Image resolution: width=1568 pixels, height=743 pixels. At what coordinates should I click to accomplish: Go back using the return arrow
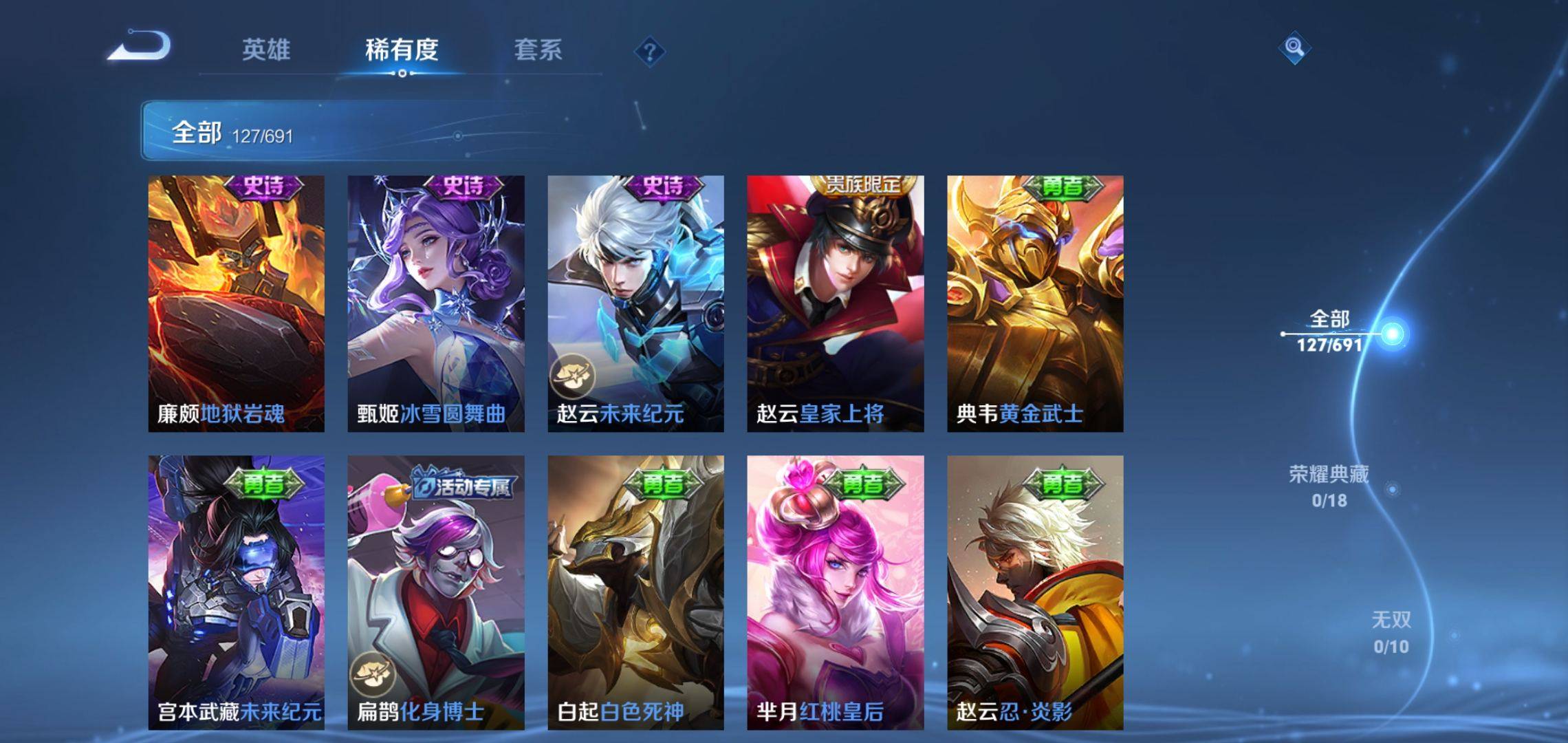(x=140, y=47)
